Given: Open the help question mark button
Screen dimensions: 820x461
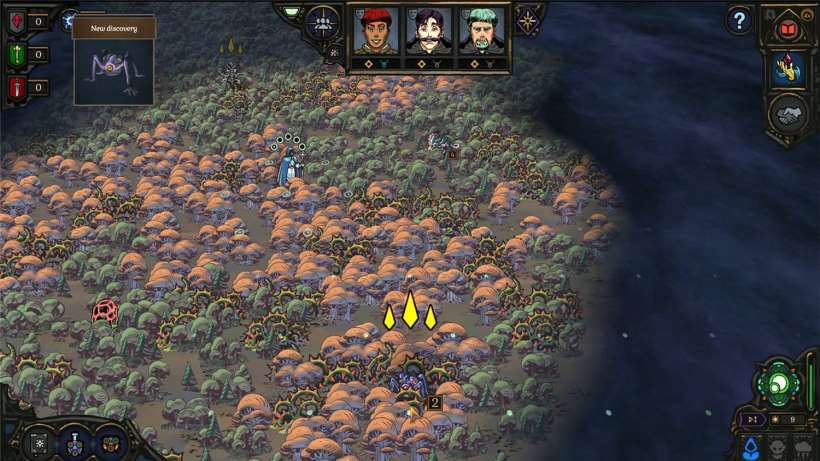Looking at the screenshot, I should point(739,19).
